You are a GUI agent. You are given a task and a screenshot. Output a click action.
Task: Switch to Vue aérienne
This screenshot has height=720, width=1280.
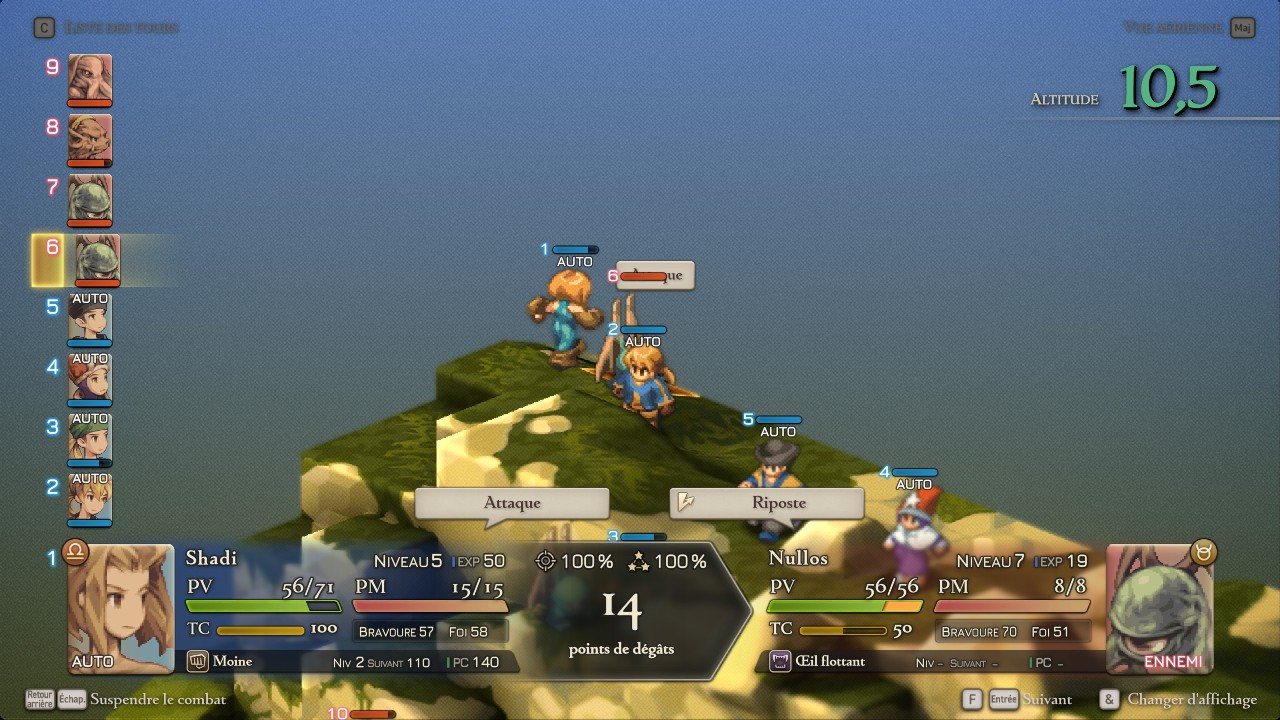point(1172,28)
